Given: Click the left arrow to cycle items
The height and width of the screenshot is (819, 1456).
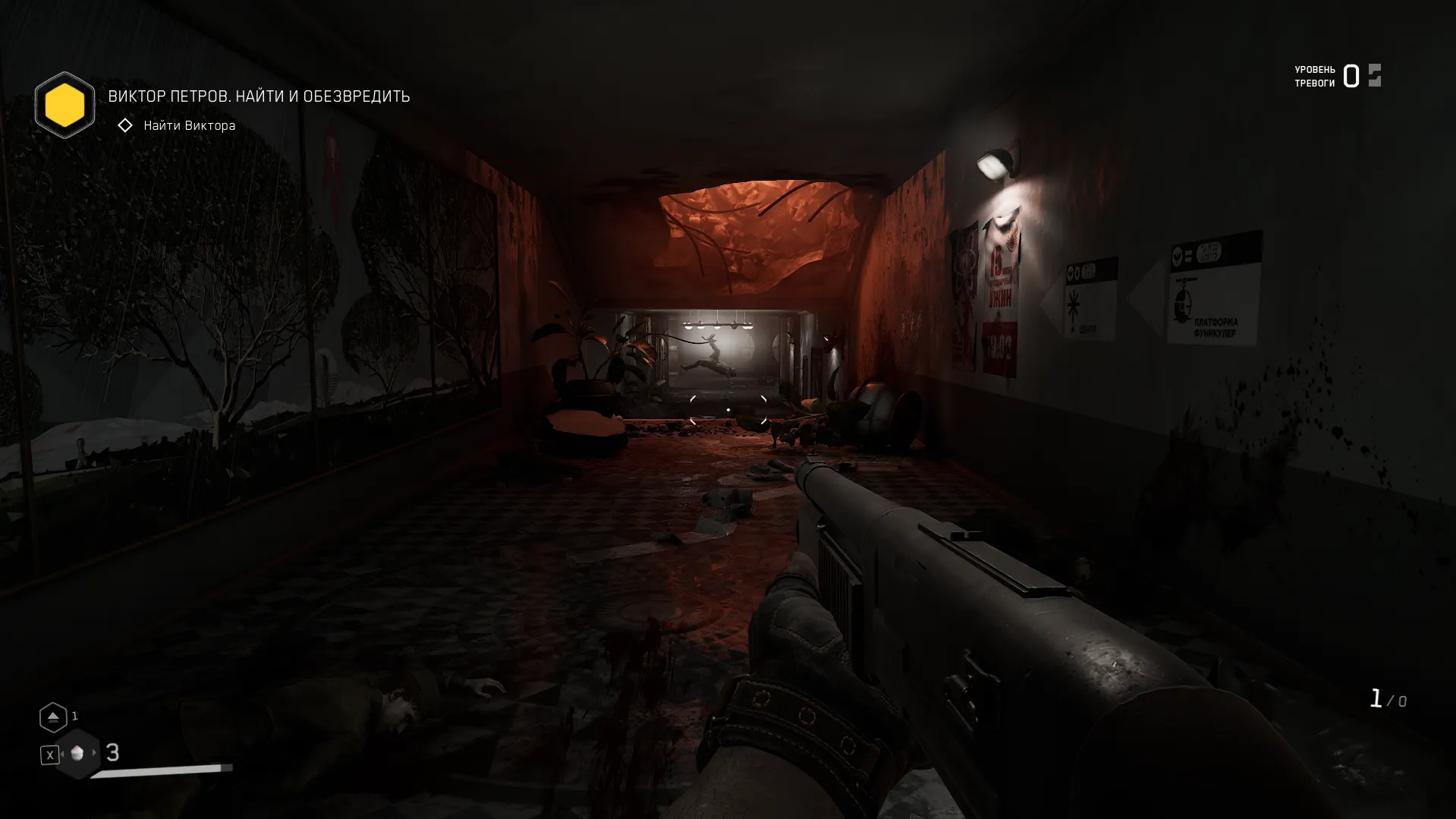Looking at the screenshot, I should (x=61, y=753).
